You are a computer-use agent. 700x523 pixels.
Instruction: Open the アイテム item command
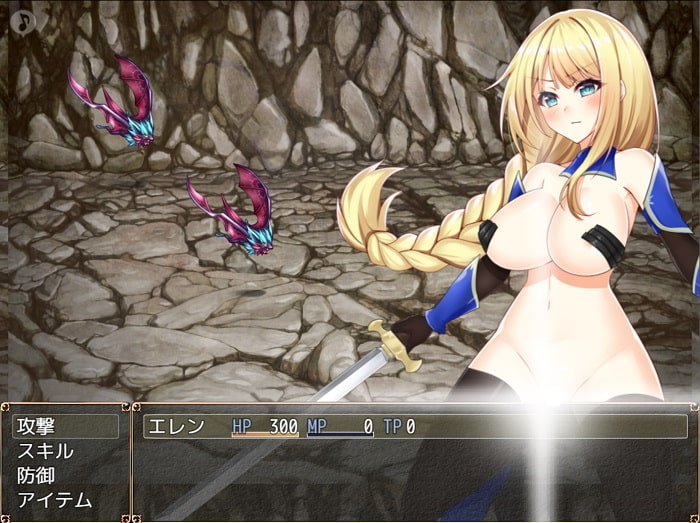(55, 499)
